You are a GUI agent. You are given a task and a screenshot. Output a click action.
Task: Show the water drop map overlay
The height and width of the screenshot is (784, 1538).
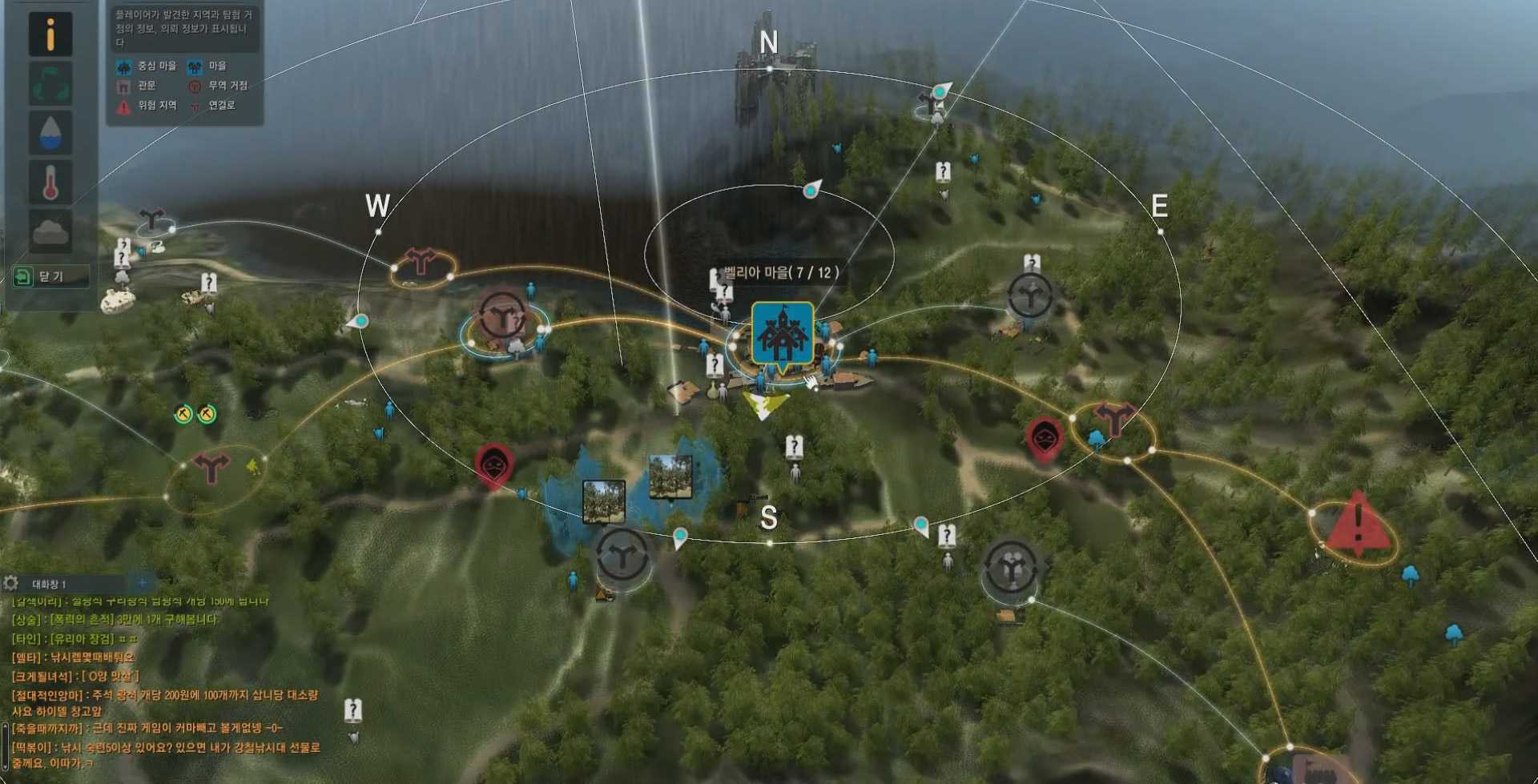[50, 133]
